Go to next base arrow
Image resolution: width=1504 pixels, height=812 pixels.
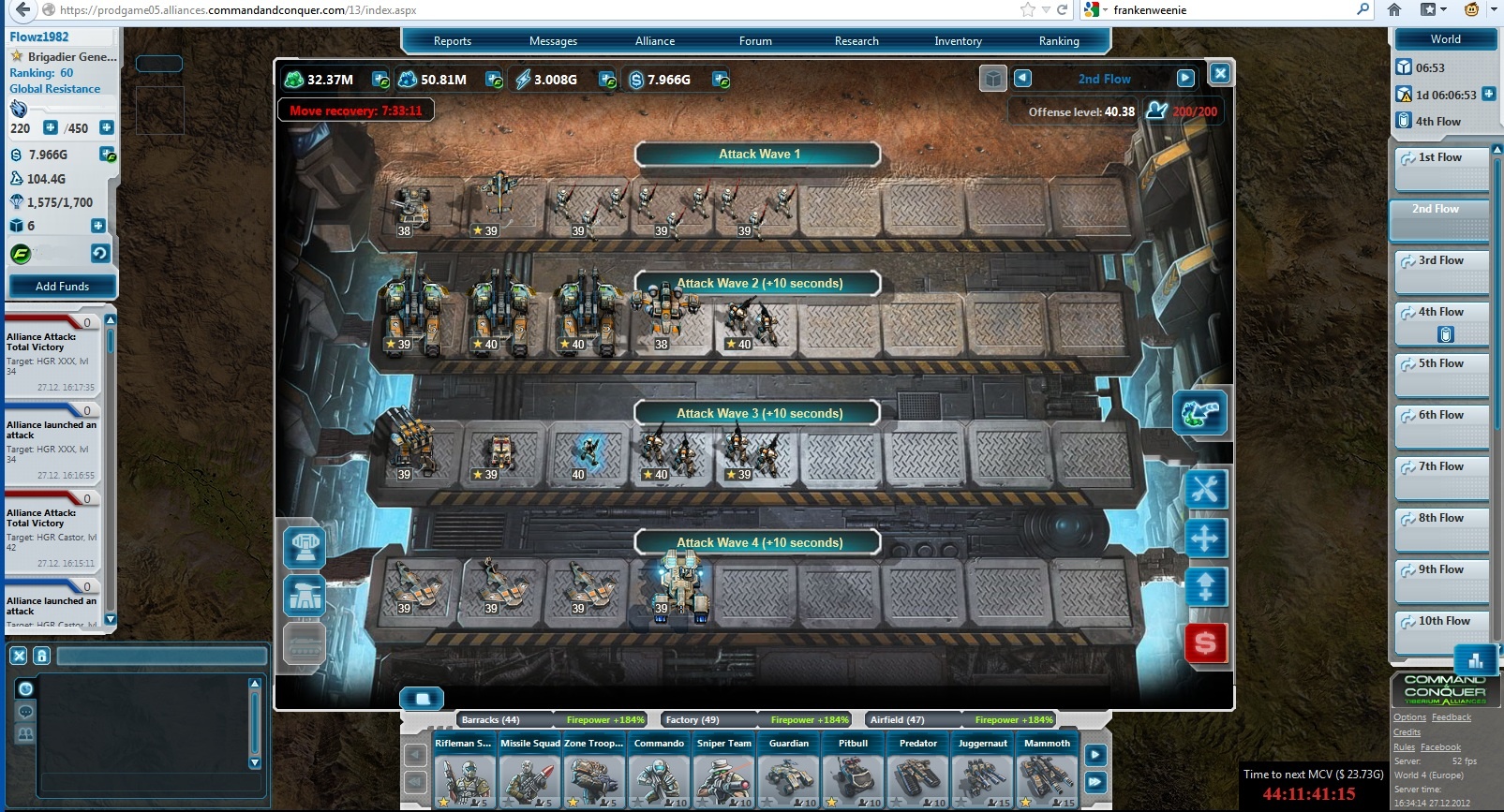[x=1185, y=79]
